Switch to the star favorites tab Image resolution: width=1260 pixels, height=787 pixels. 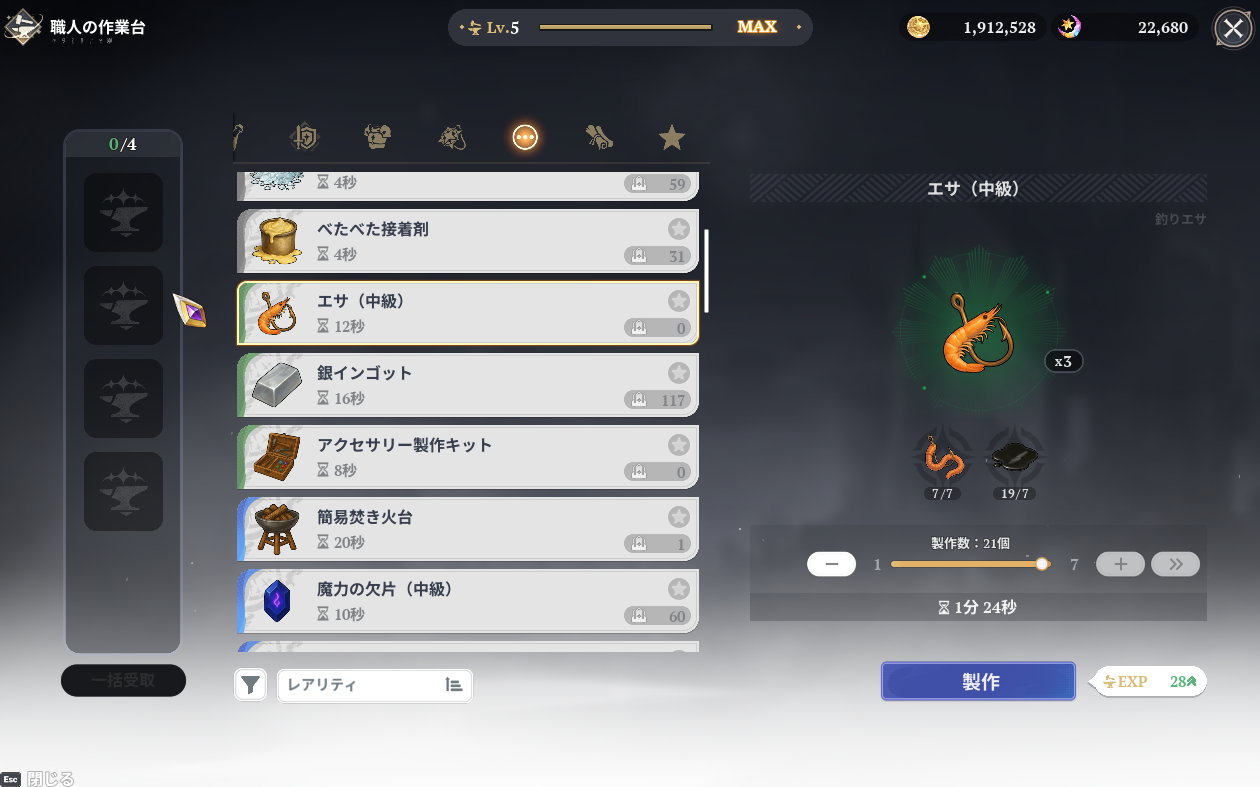point(672,138)
